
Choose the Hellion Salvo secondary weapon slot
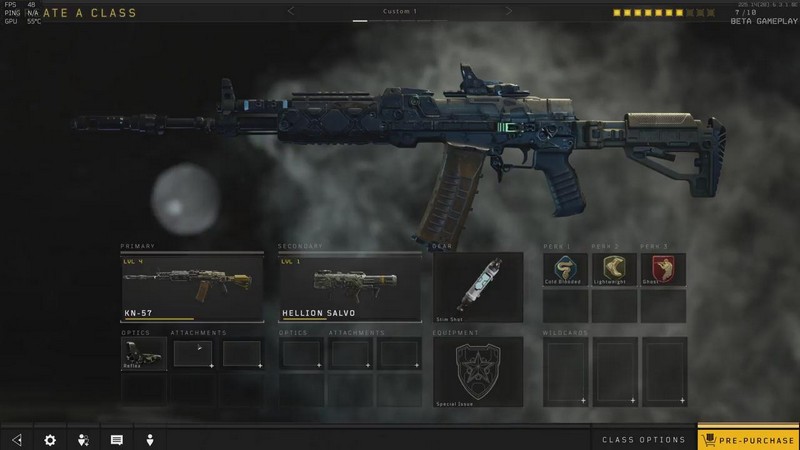click(x=350, y=287)
